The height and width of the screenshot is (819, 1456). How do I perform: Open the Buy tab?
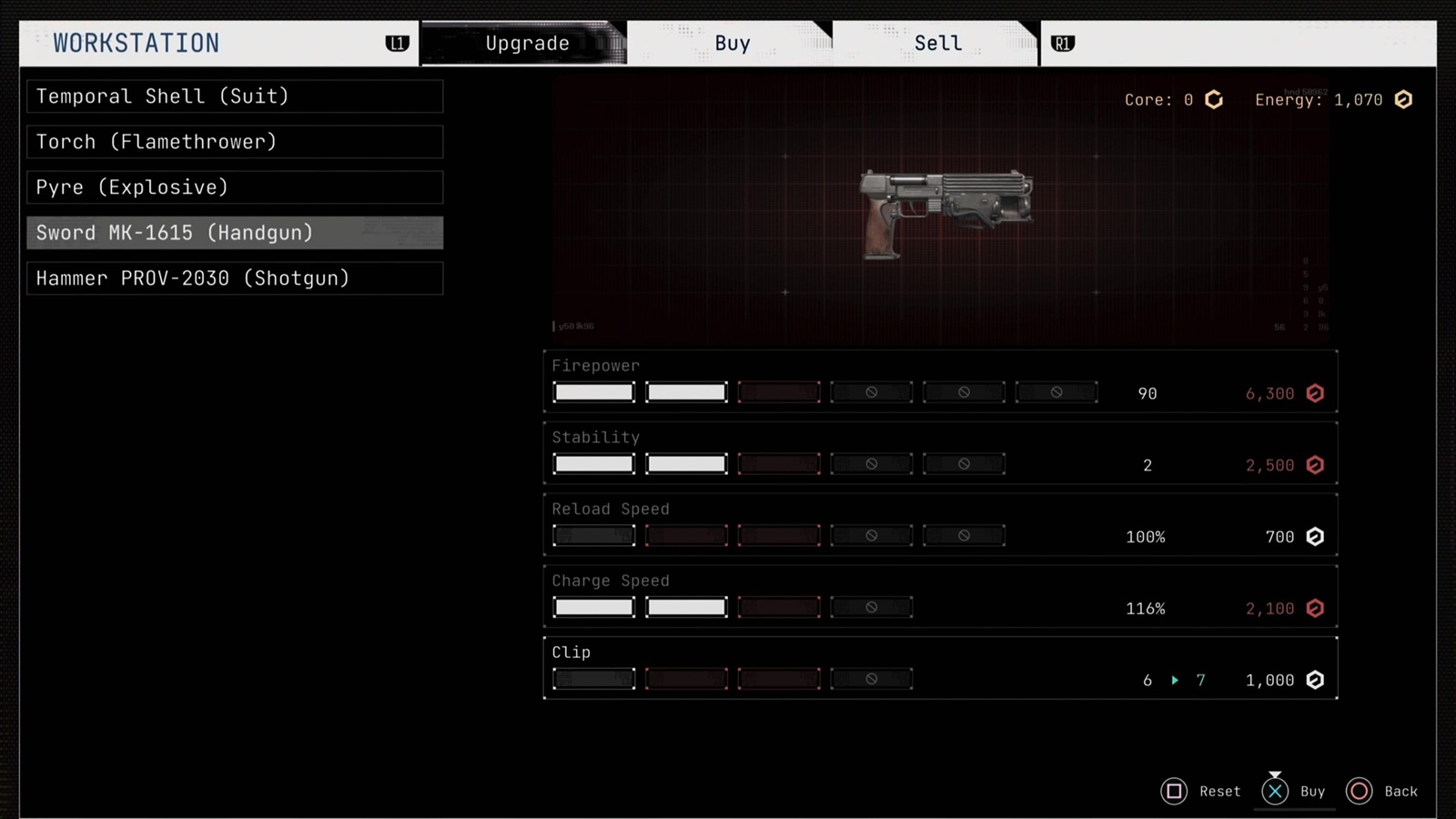coord(732,44)
